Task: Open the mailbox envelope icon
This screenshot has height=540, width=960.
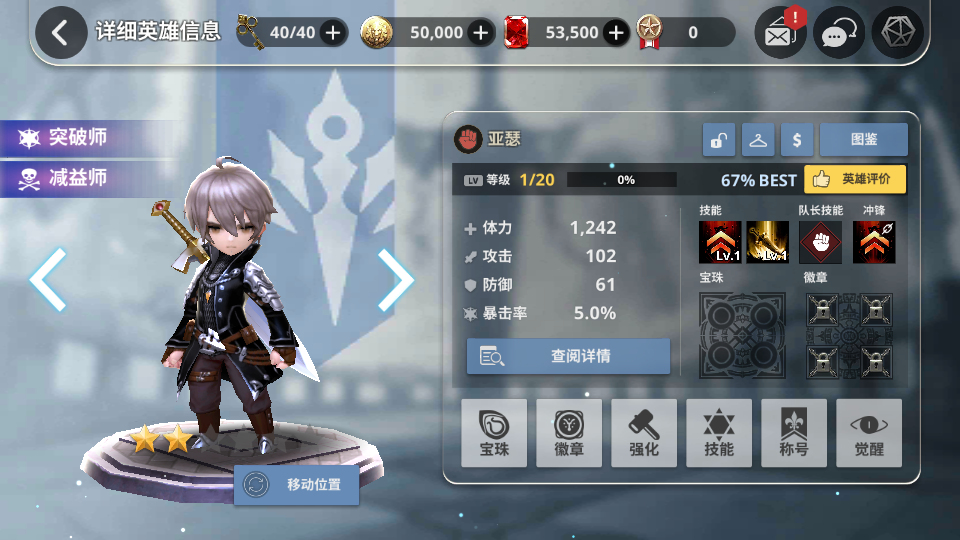Action: click(x=780, y=34)
